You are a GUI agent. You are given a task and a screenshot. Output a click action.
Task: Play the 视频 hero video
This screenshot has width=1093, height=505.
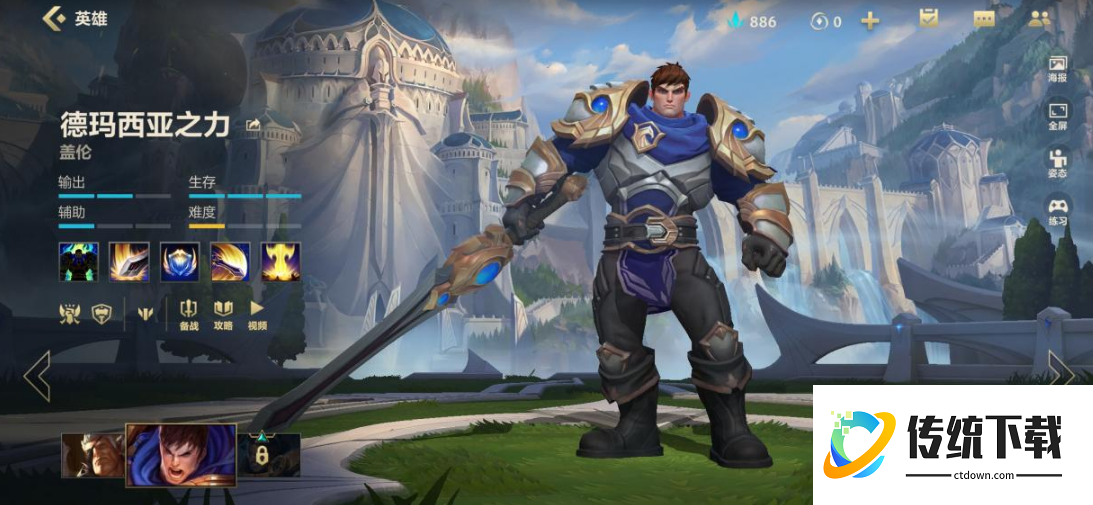click(x=257, y=314)
